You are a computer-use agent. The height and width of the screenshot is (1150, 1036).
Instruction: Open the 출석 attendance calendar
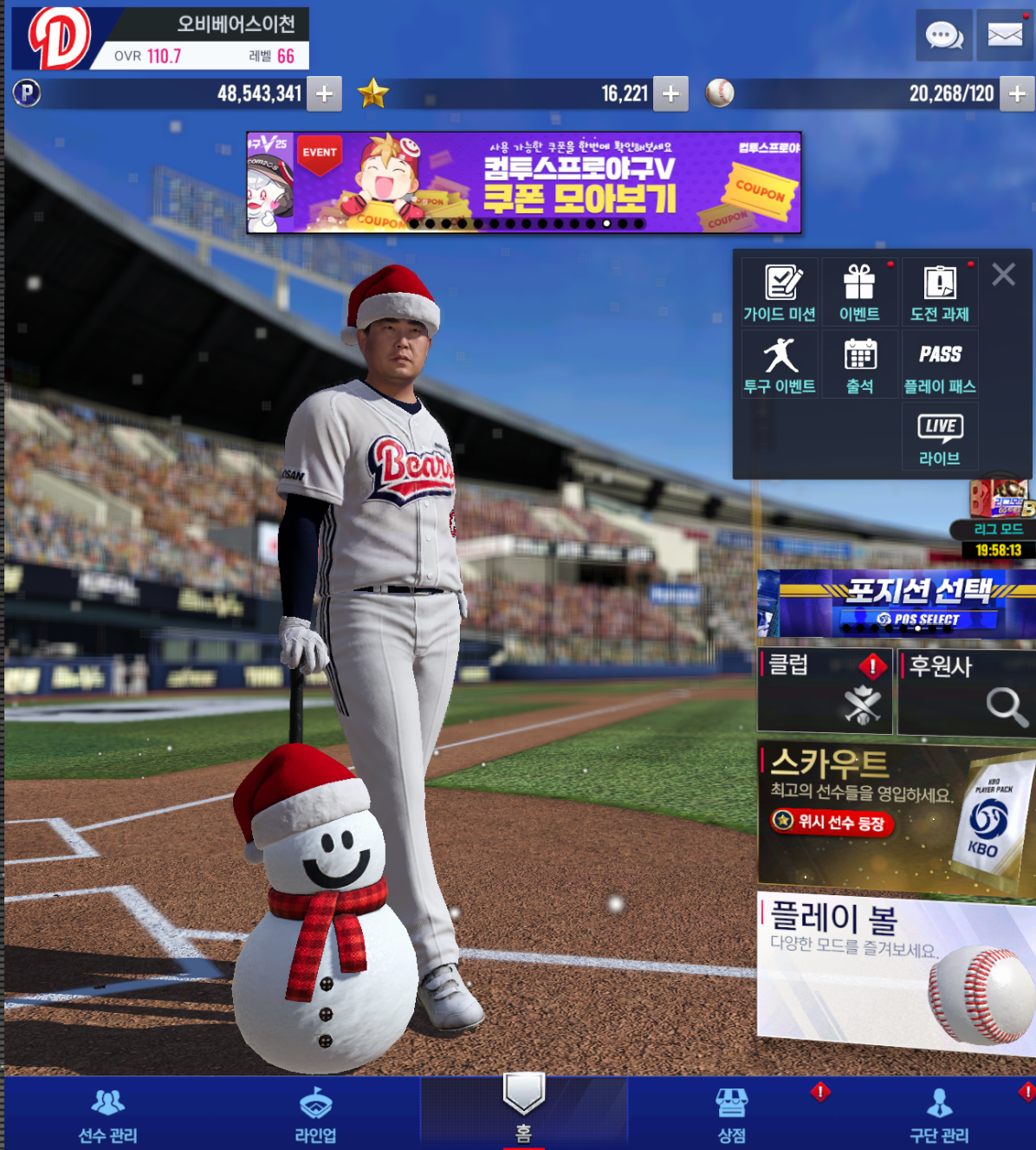pos(859,365)
